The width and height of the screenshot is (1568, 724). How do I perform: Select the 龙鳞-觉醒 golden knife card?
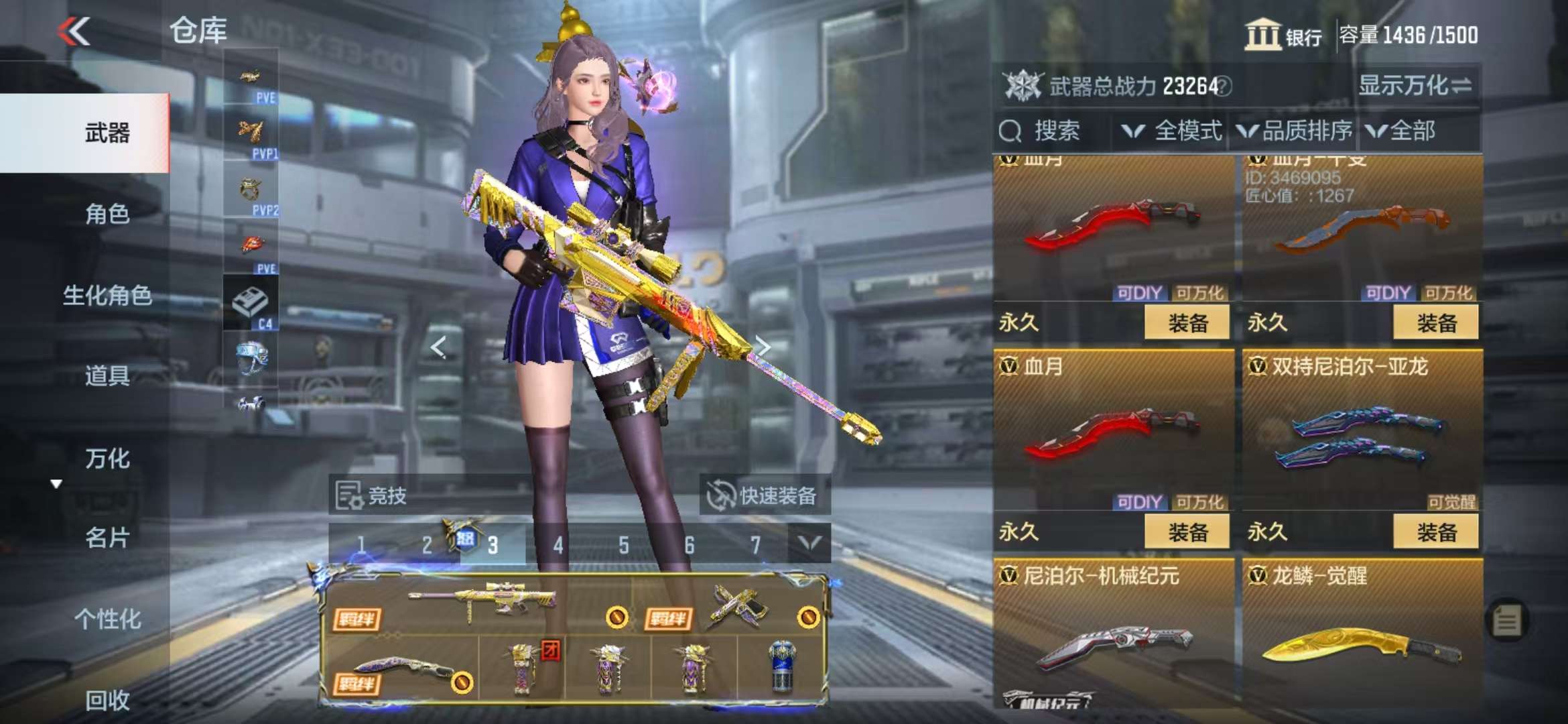(1362, 637)
